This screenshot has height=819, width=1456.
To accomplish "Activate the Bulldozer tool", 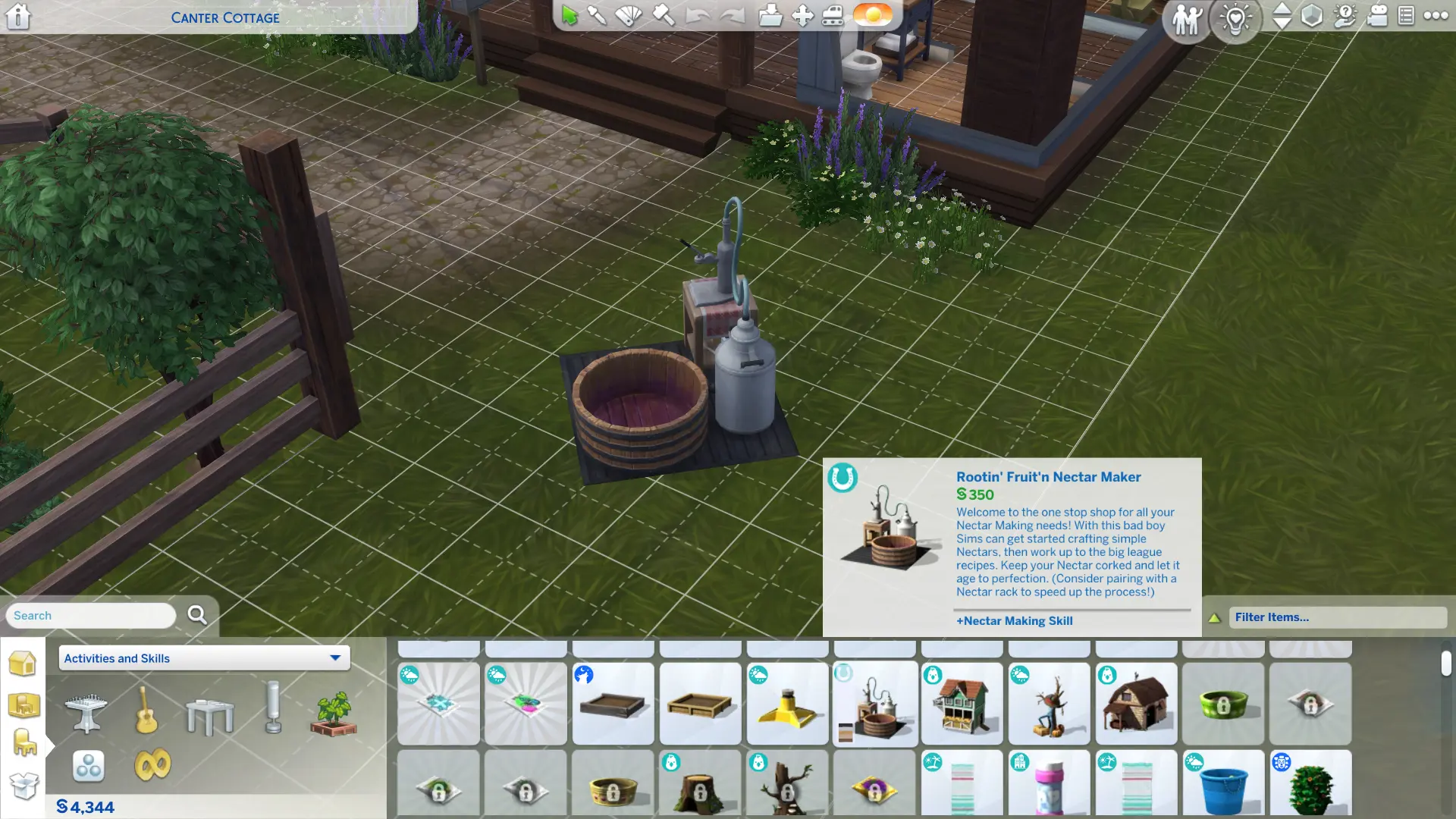I will pos(834,16).
